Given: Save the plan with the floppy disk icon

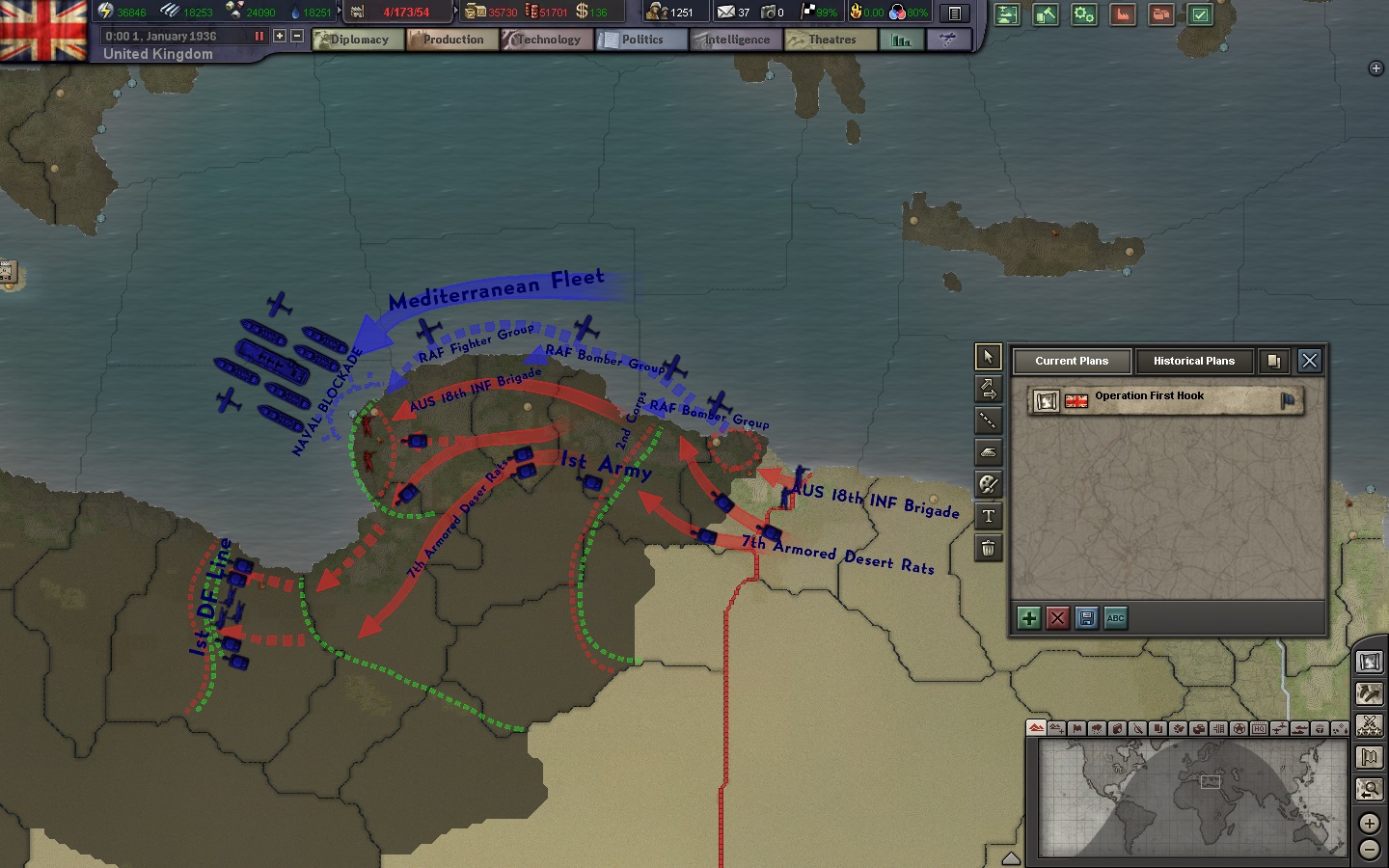Looking at the screenshot, I should click(1087, 618).
